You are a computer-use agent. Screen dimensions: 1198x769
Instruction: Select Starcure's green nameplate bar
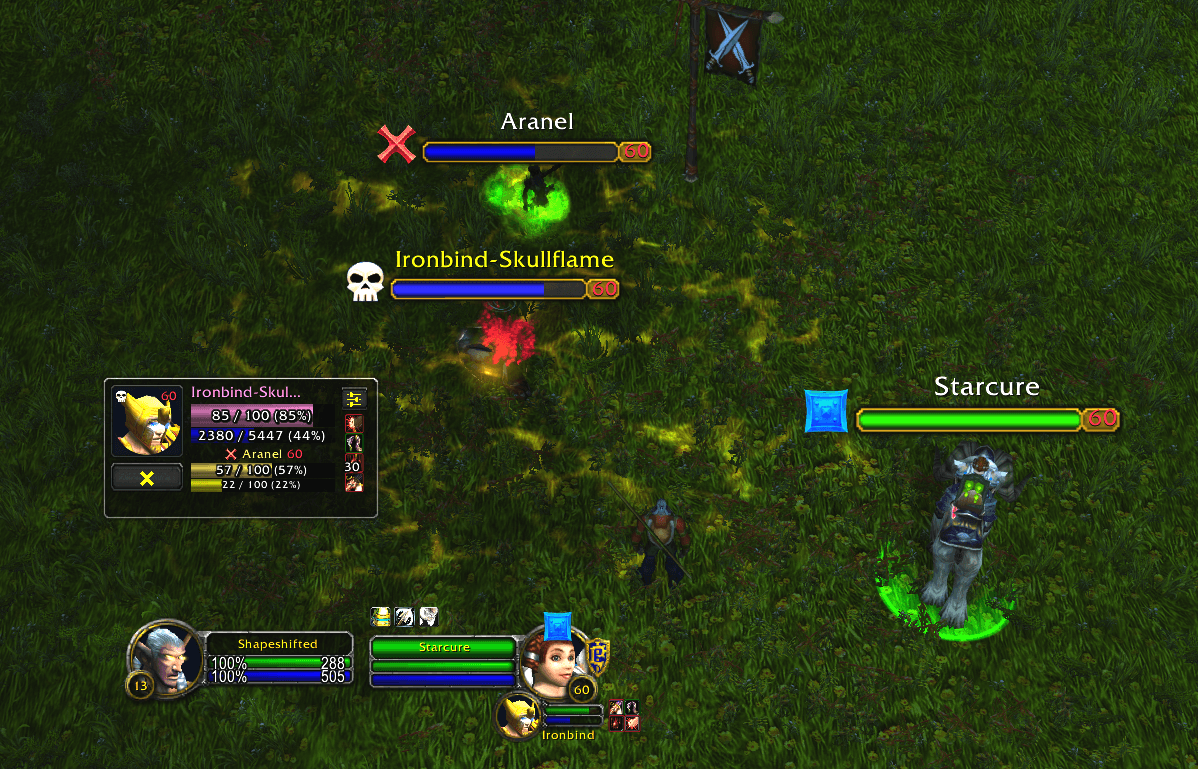(969, 419)
